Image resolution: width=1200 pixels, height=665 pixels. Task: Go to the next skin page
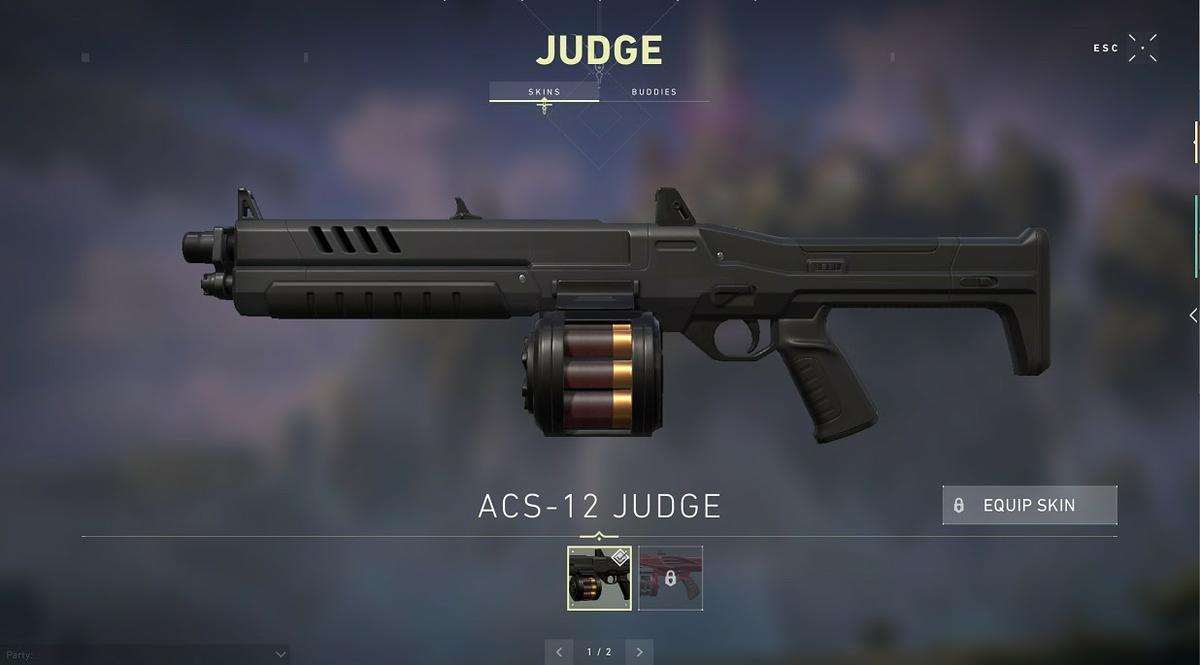click(639, 652)
